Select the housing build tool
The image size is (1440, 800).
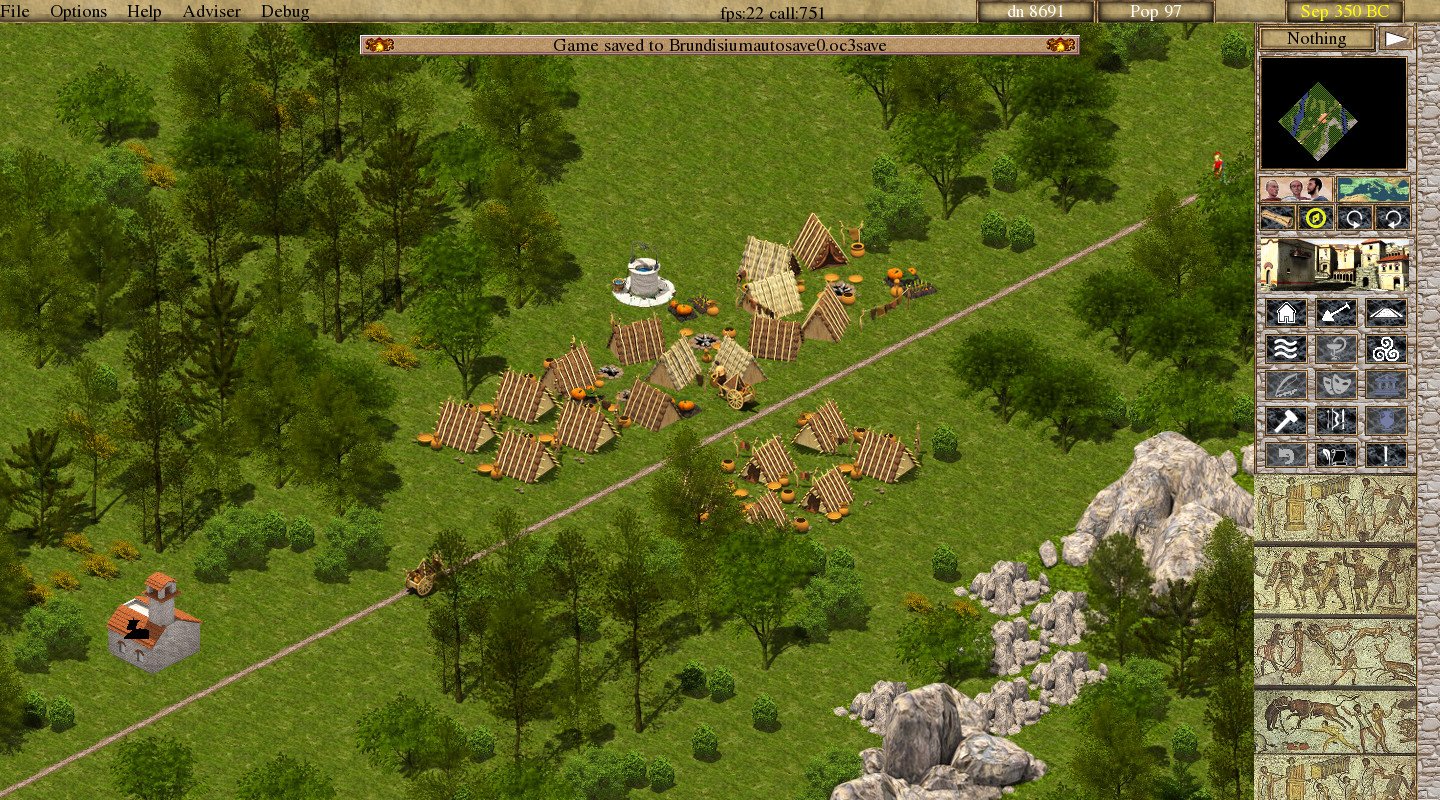pos(1285,313)
